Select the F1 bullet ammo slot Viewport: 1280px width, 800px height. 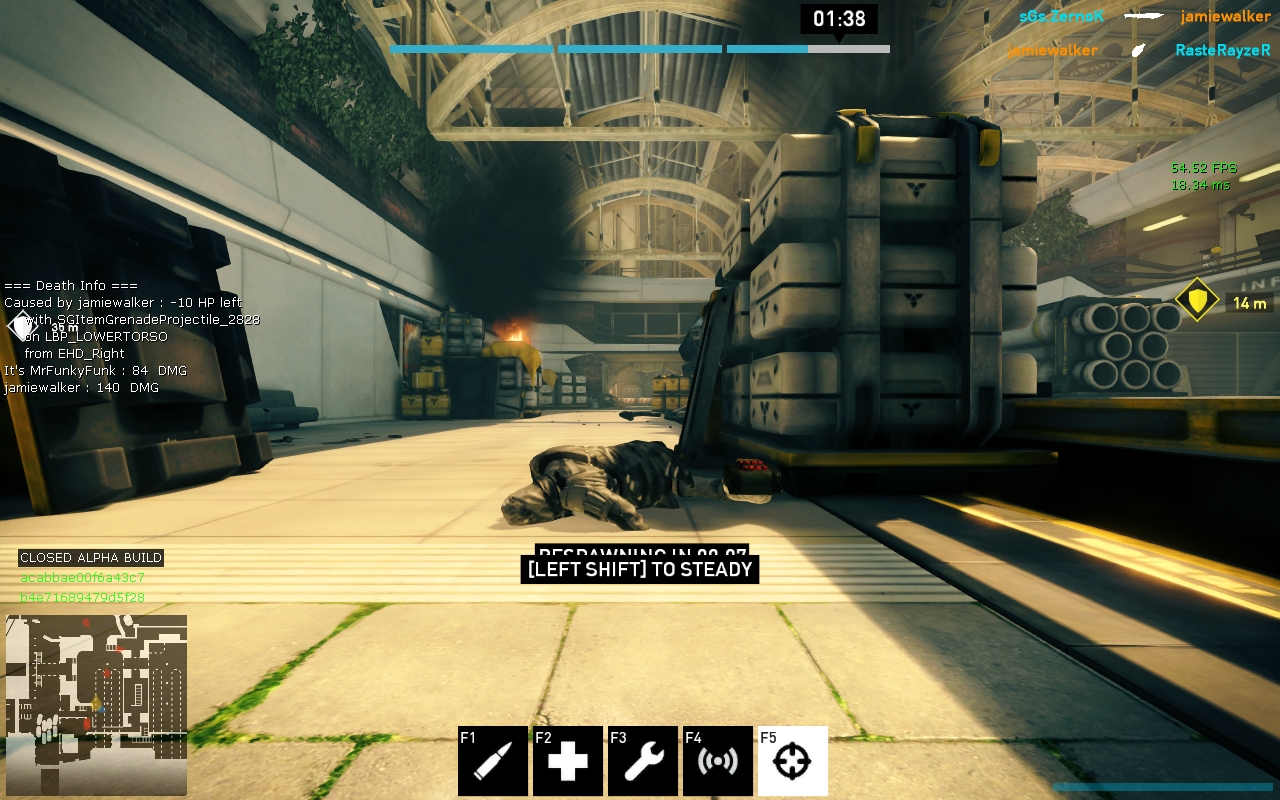pos(493,761)
